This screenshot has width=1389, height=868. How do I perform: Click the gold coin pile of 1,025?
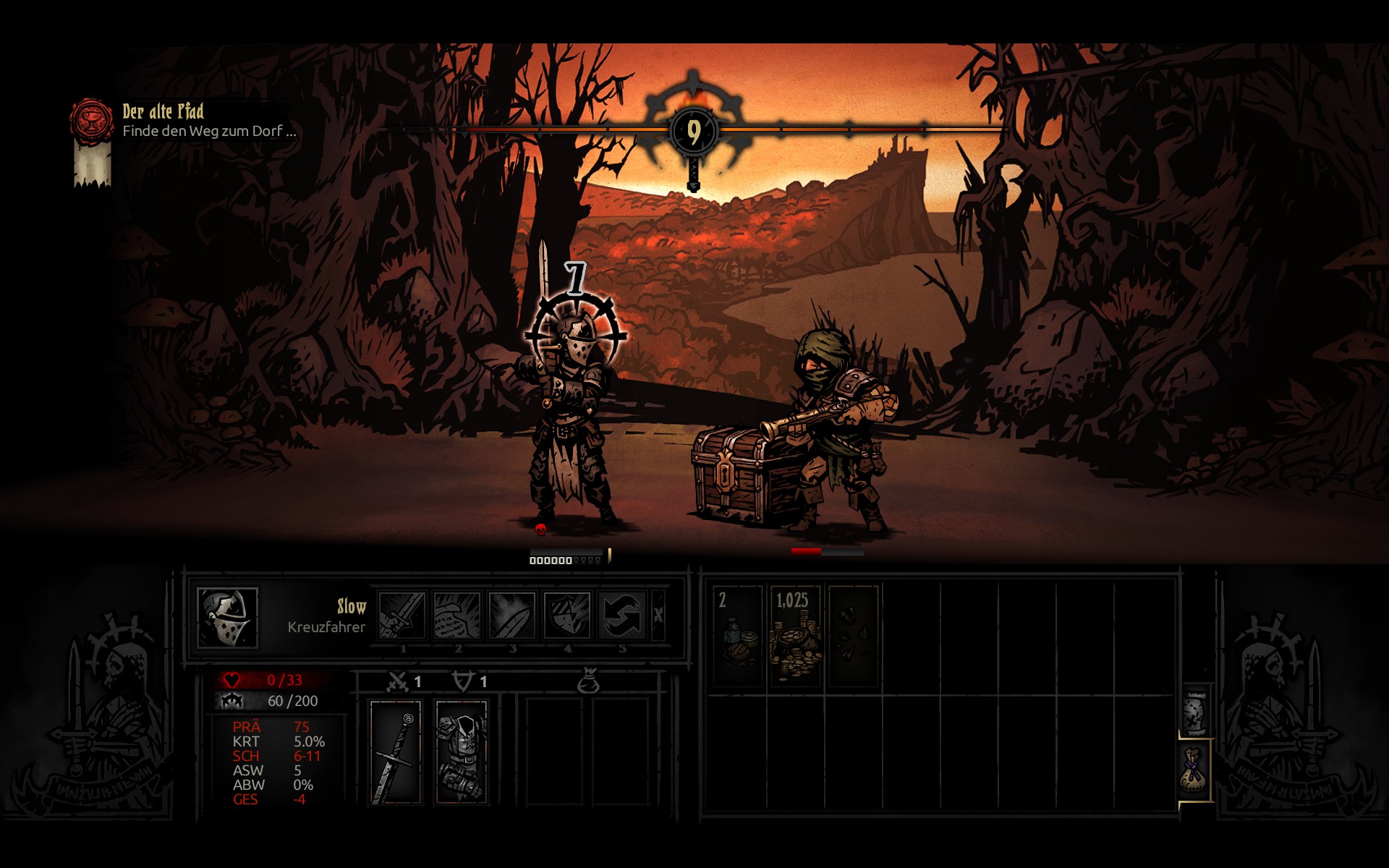[794, 637]
